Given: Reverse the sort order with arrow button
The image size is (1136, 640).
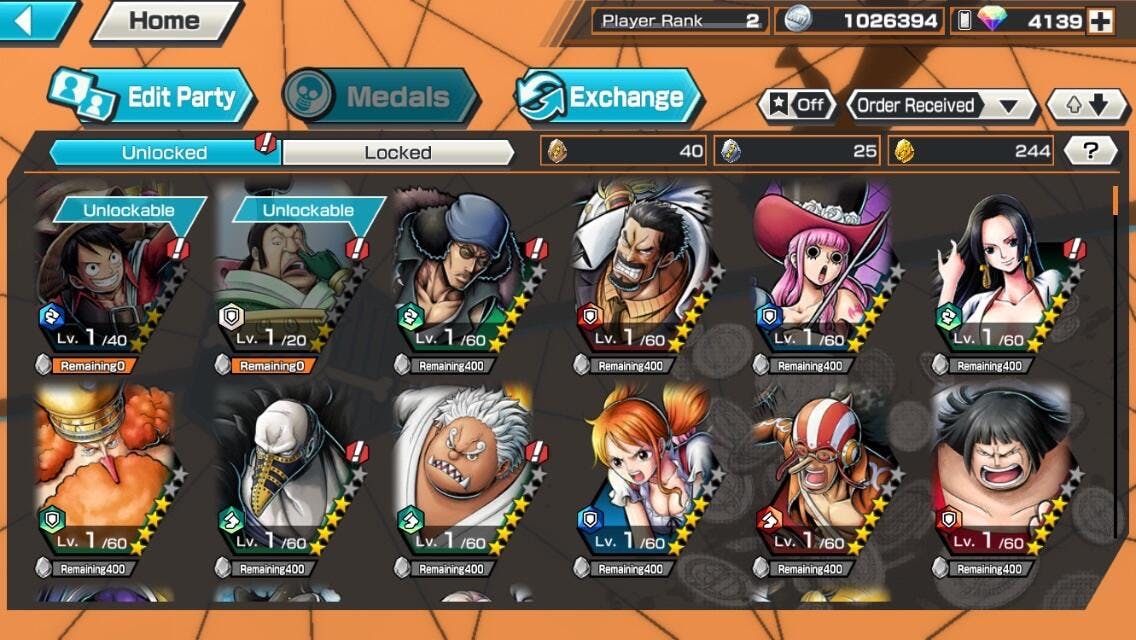Looking at the screenshot, I should [1079, 105].
